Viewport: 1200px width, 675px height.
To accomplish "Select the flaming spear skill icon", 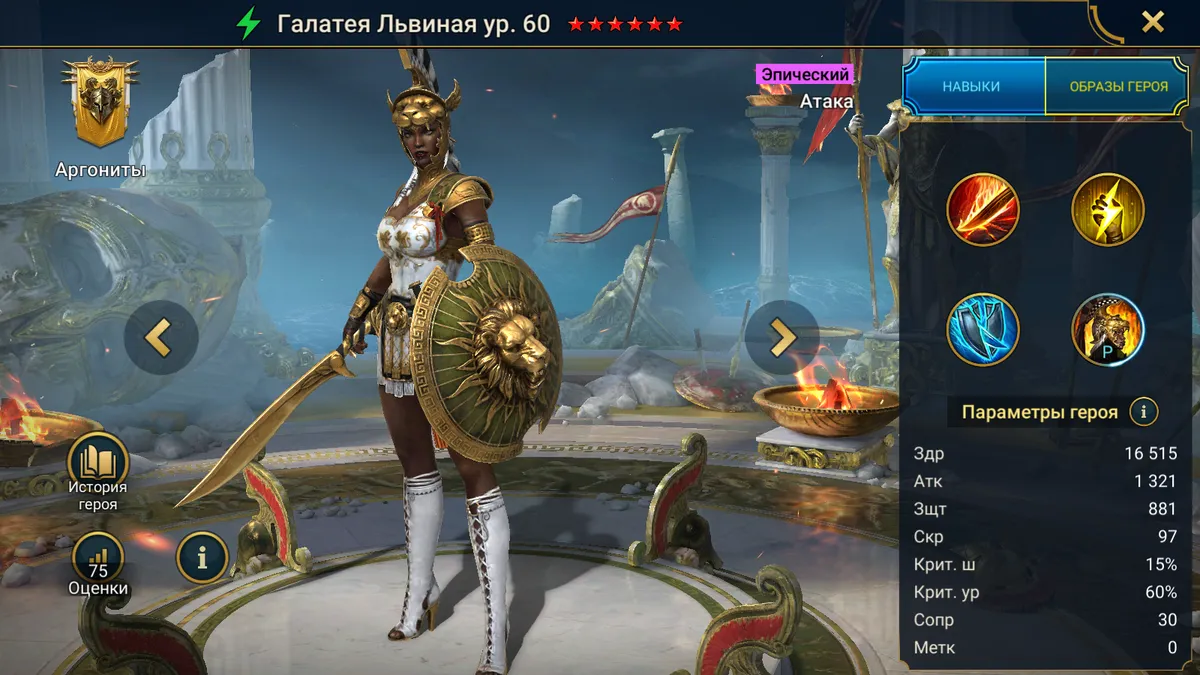I will click(982, 210).
